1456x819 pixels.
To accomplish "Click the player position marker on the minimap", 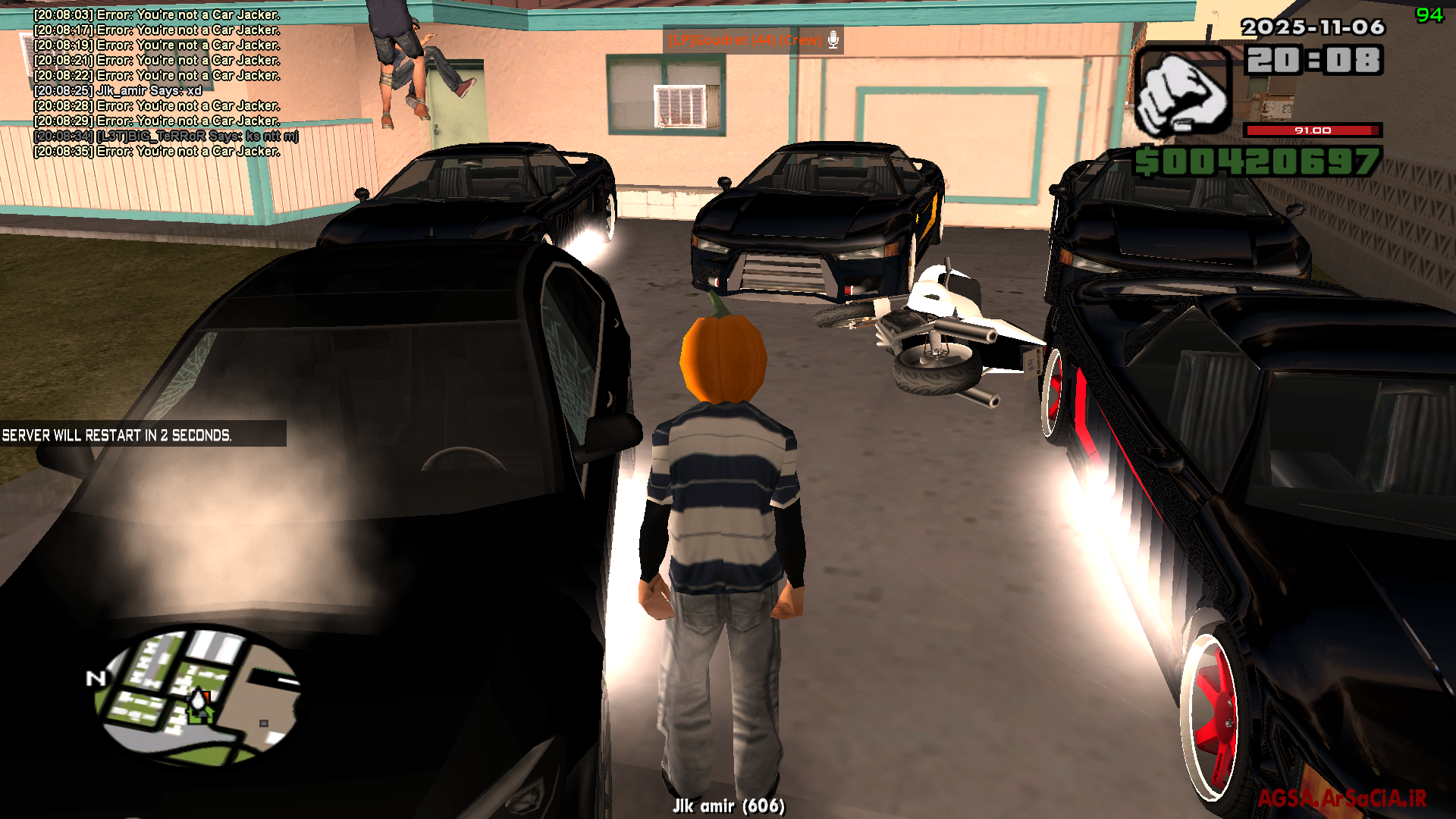I will (x=199, y=703).
